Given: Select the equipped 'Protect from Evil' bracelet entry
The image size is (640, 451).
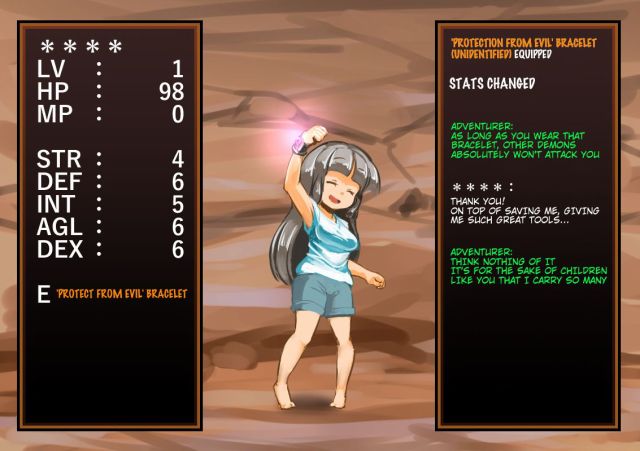Looking at the screenshot, I should (121, 294).
